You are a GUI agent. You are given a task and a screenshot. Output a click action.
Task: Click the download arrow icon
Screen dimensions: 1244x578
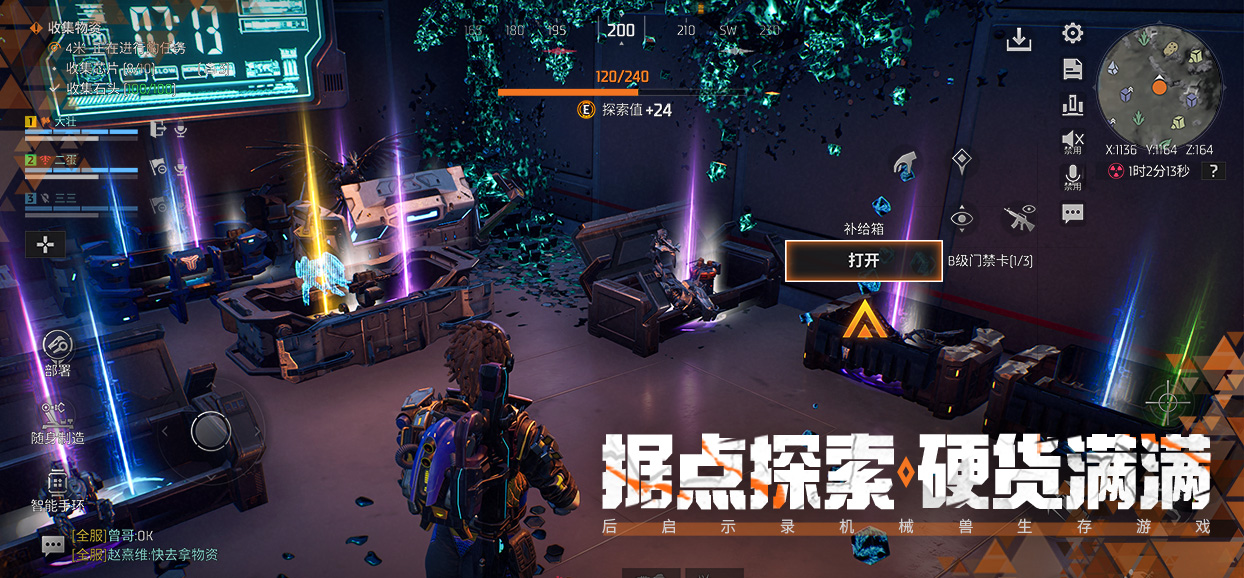(x=1018, y=39)
